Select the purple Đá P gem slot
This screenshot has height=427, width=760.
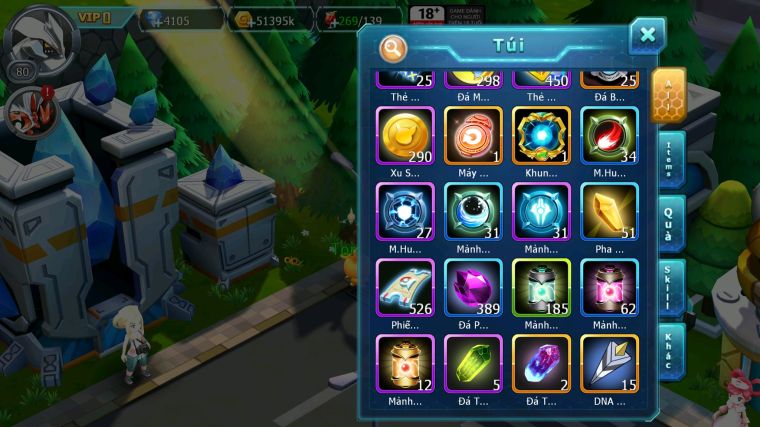(473, 286)
